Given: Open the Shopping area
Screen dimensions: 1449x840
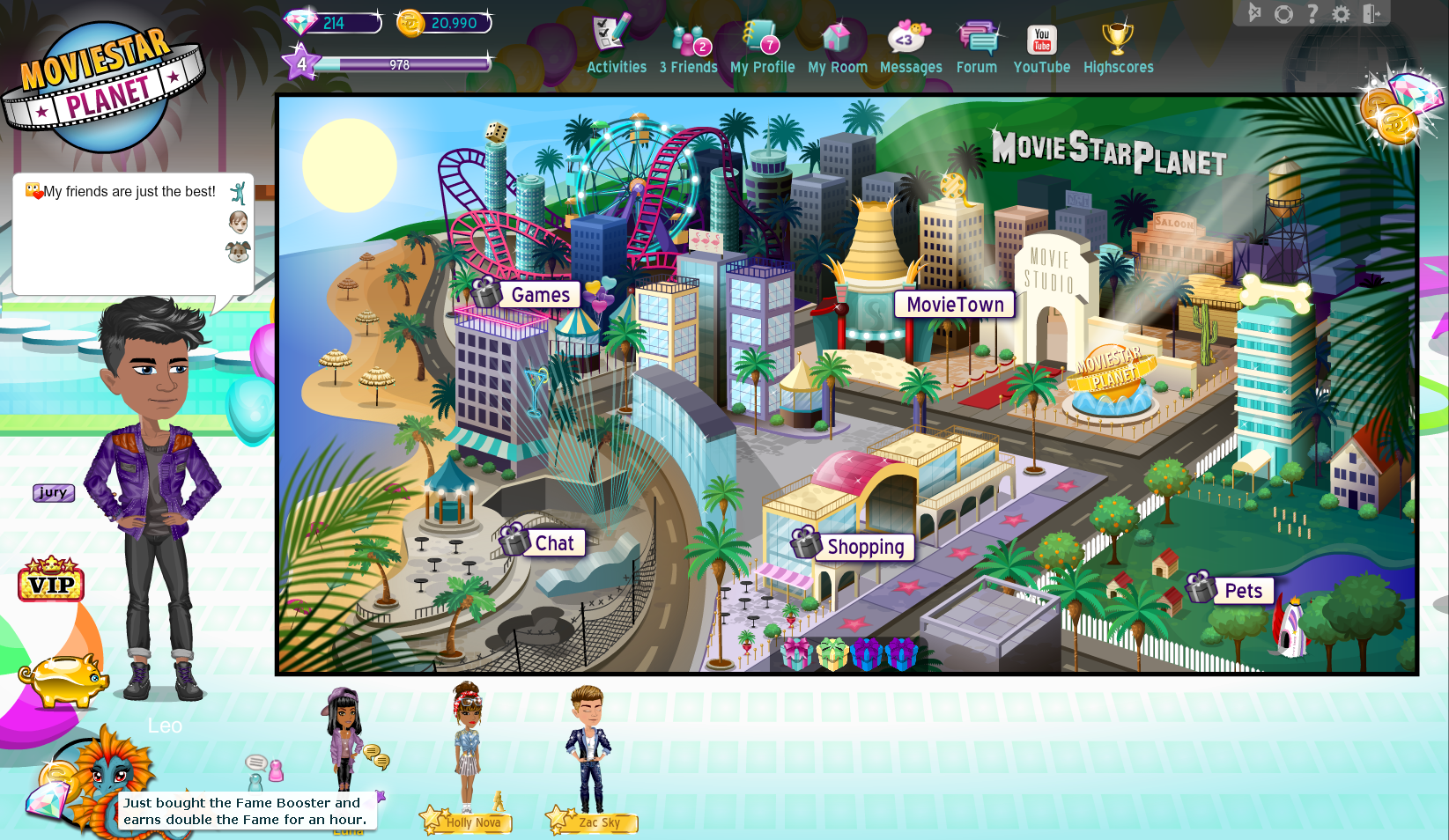Looking at the screenshot, I should (865, 547).
